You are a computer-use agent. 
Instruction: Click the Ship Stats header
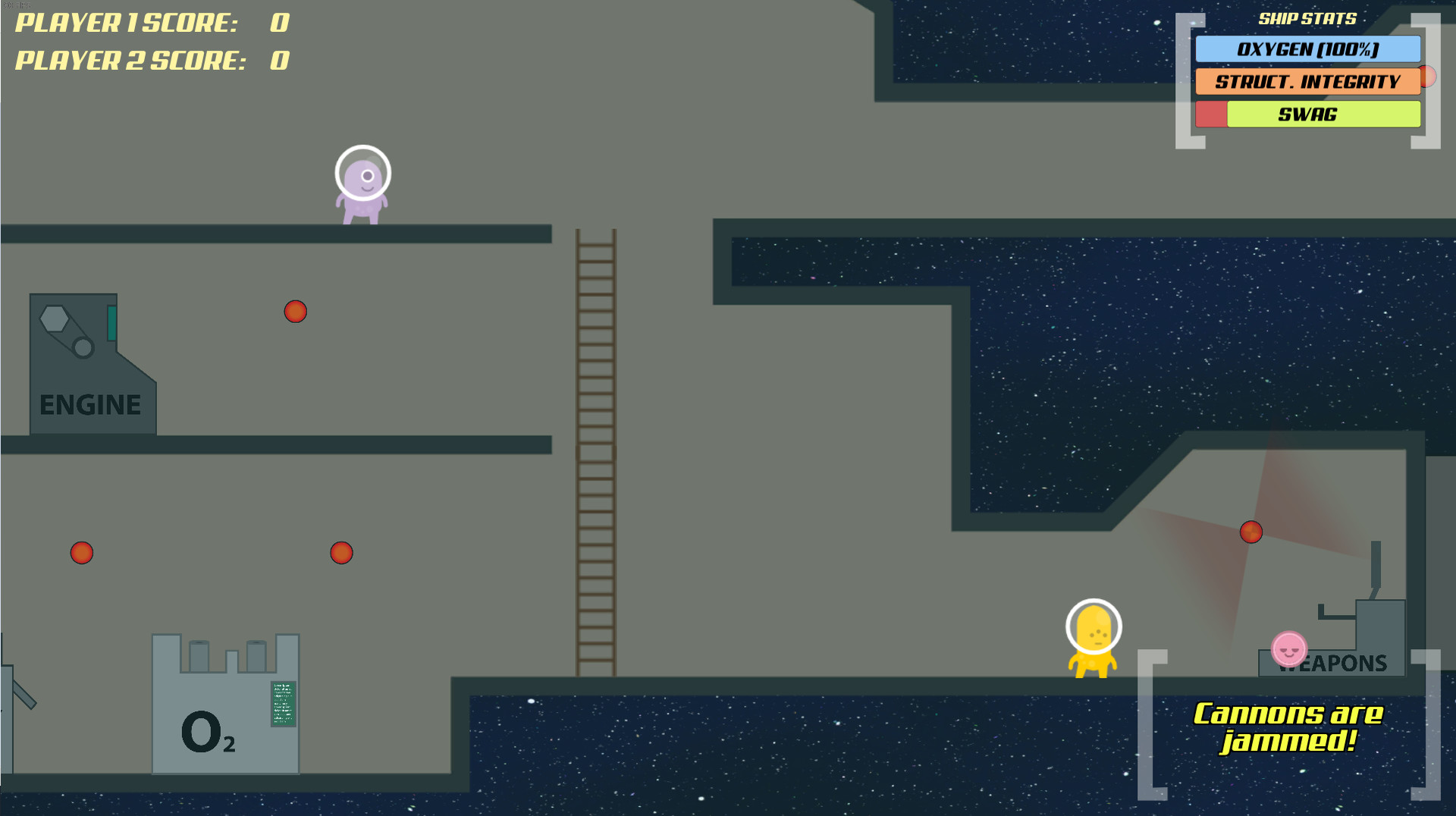coord(1308,19)
